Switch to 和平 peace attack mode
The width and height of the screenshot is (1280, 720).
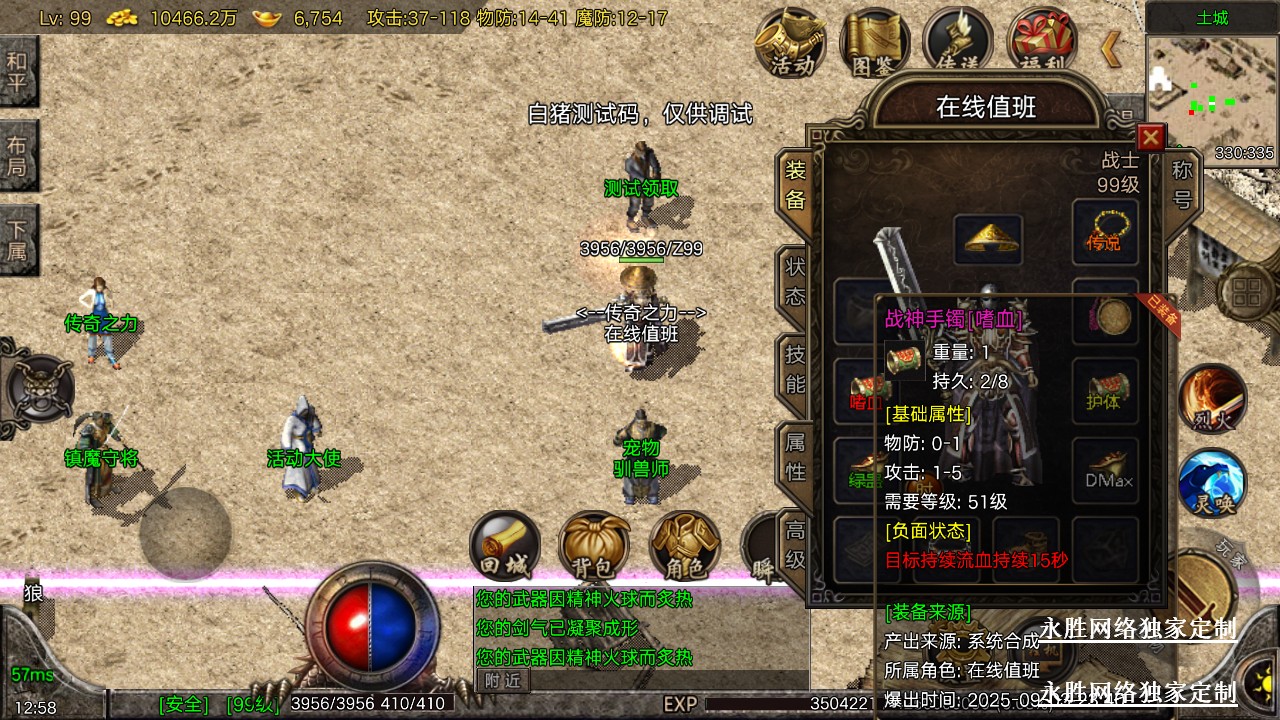pos(18,70)
